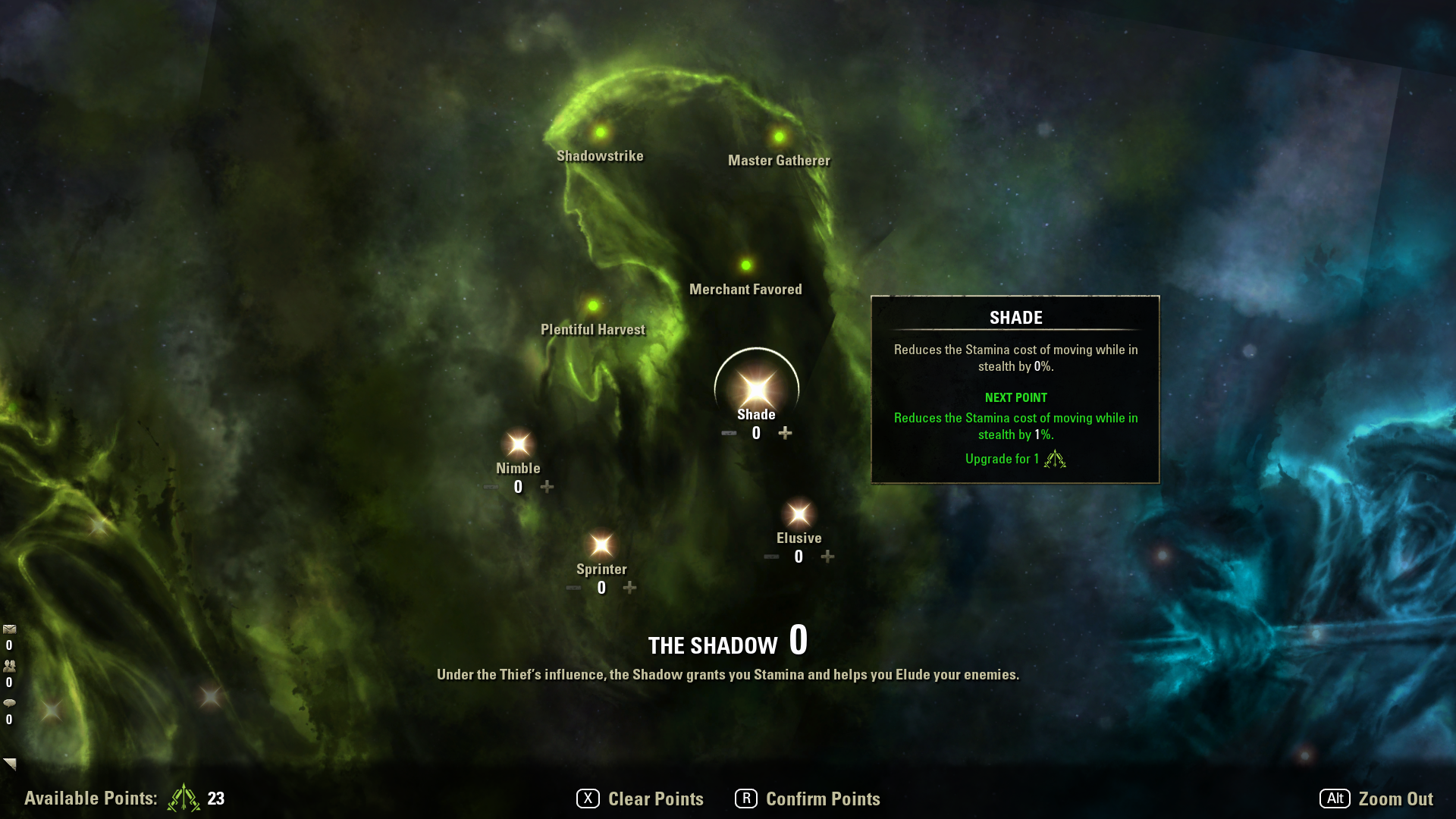Image resolution: width=1456 pixels, height=819 pixels.
Task: Select the Shade star
Action: pos(756,390)
